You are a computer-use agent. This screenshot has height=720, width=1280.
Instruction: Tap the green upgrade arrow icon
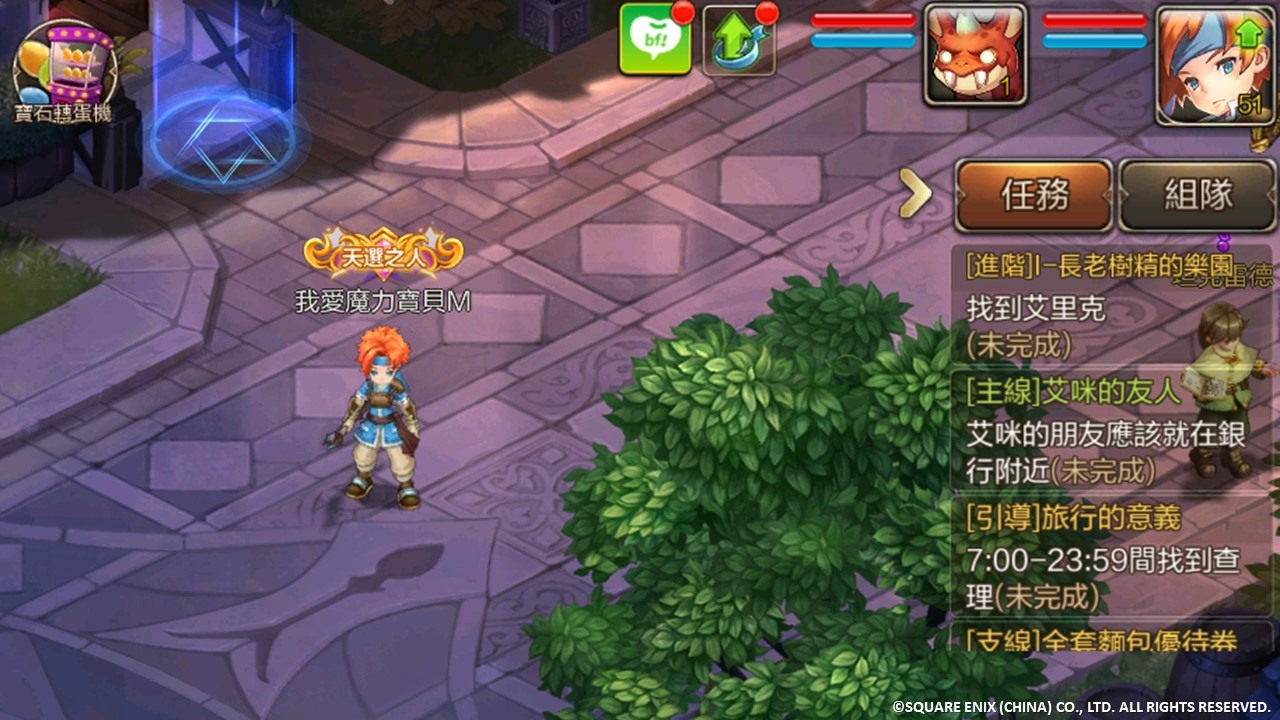[x=740, y=42]
